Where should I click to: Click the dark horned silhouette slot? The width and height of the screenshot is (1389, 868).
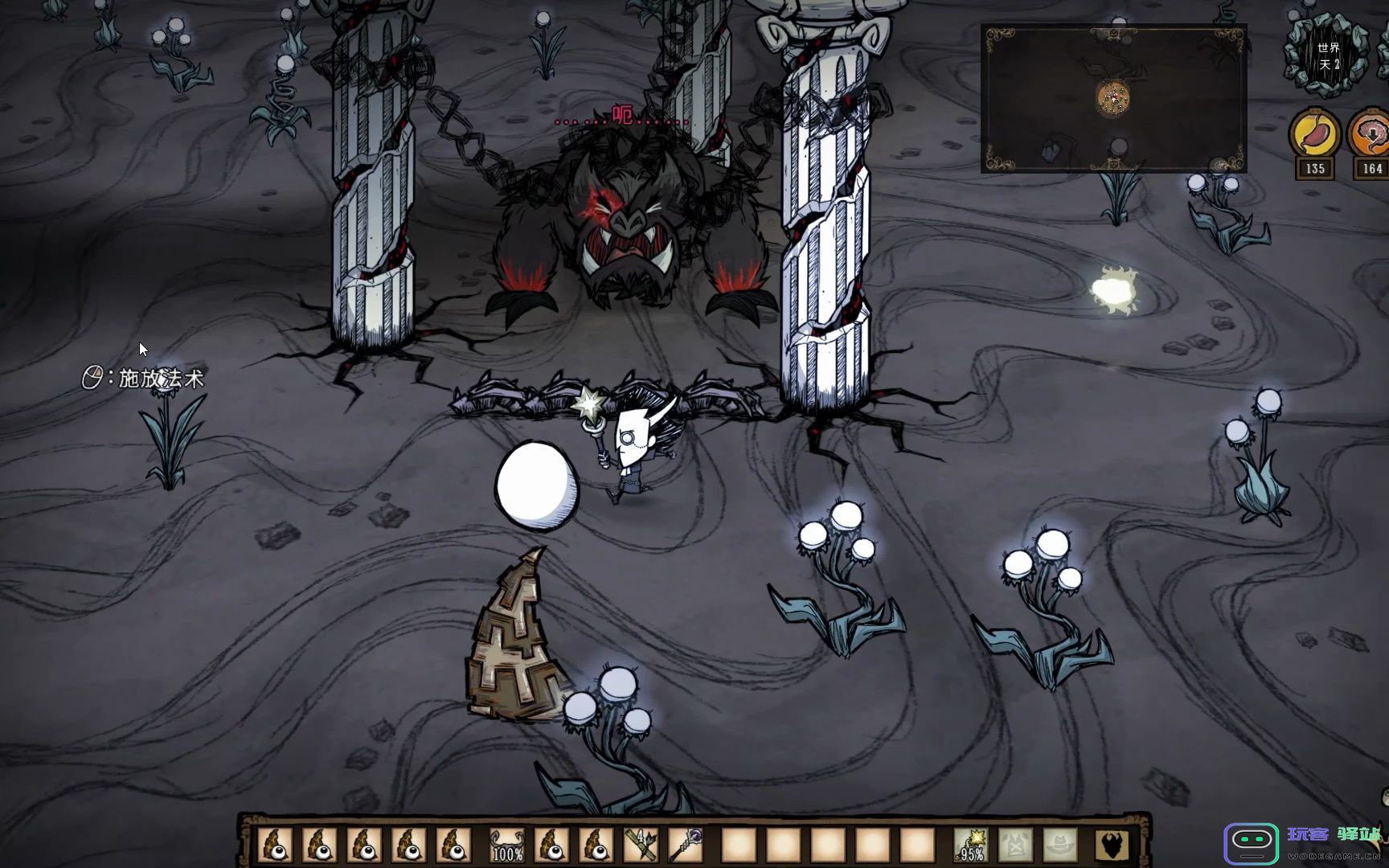[x=1112, y=845]
